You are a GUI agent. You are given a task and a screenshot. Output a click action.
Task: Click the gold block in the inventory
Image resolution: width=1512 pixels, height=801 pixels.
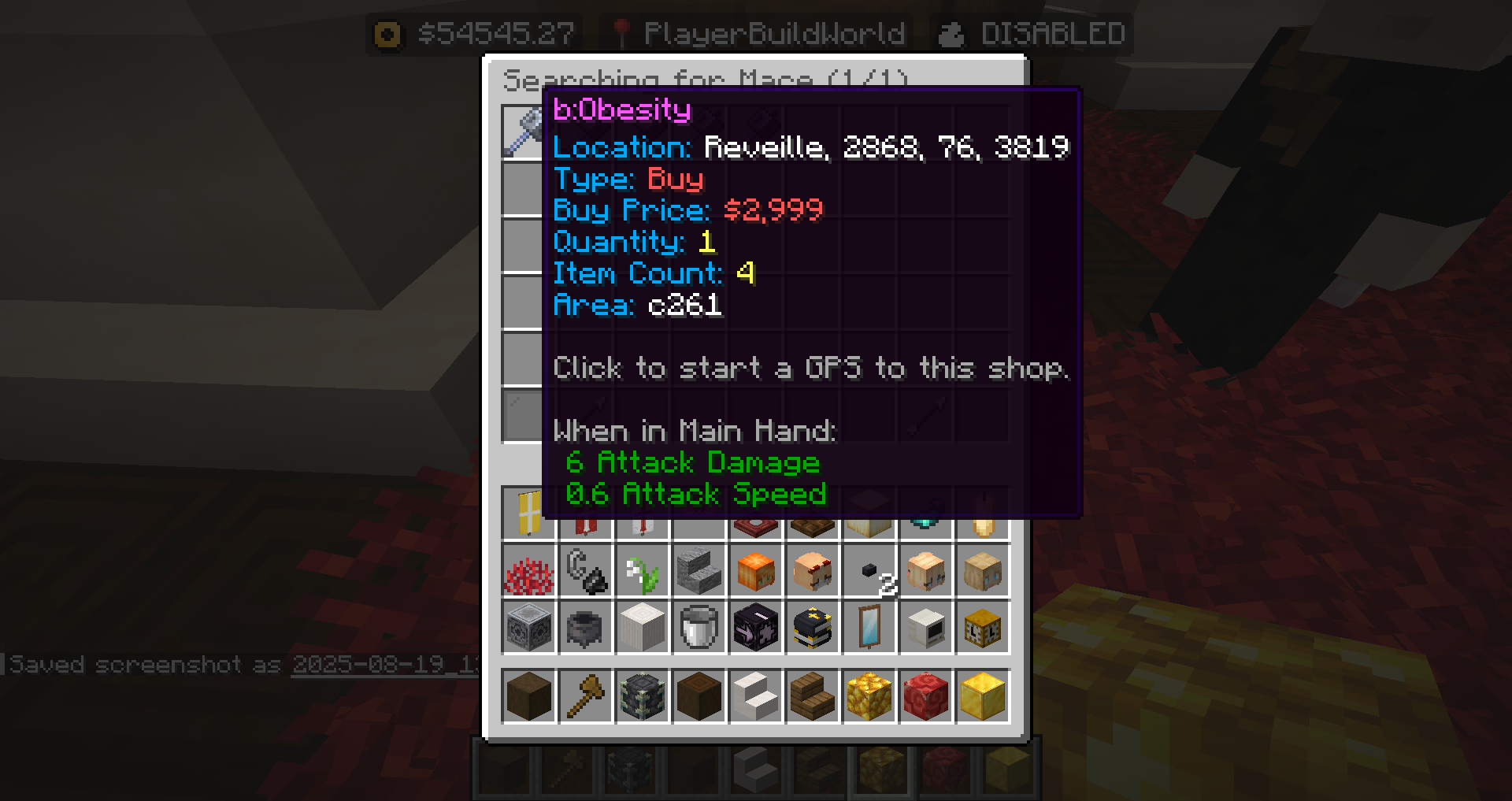coord(982,696)
